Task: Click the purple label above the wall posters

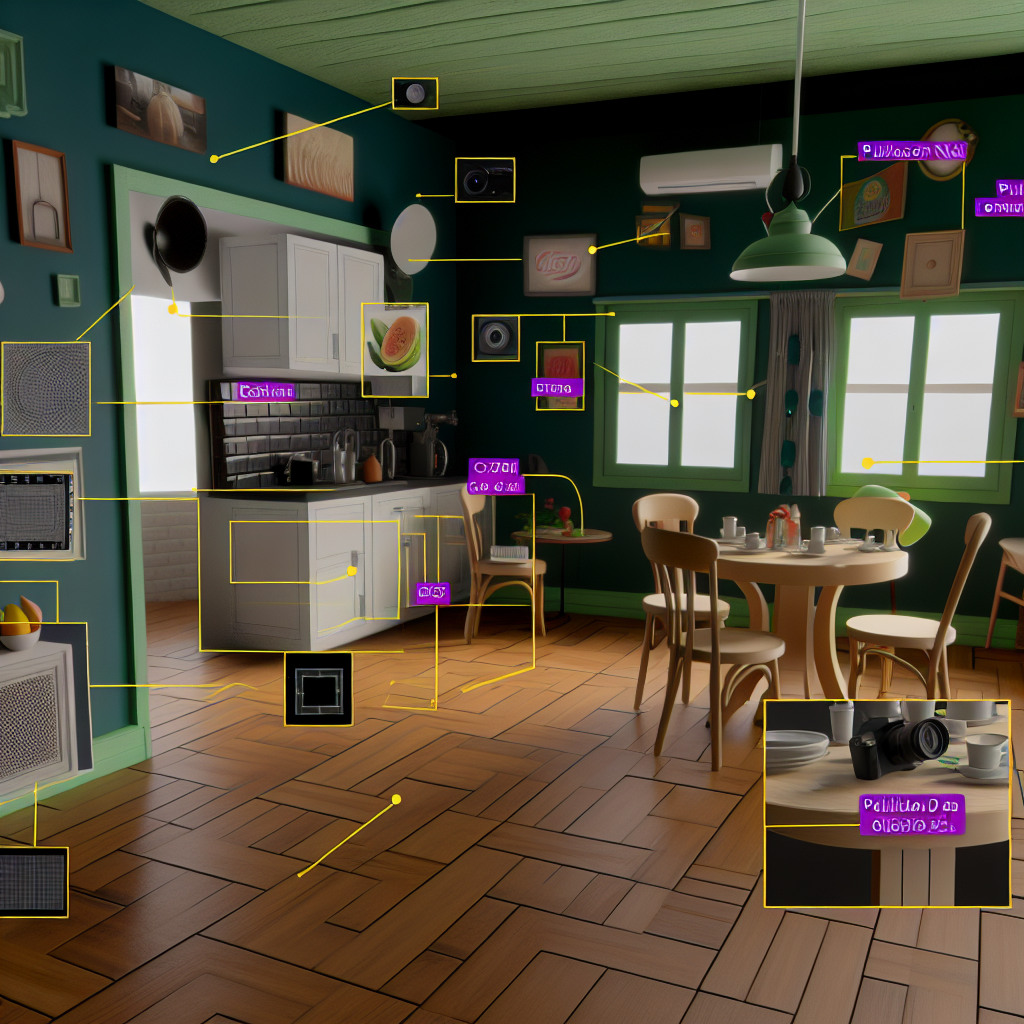Action: 912,151
